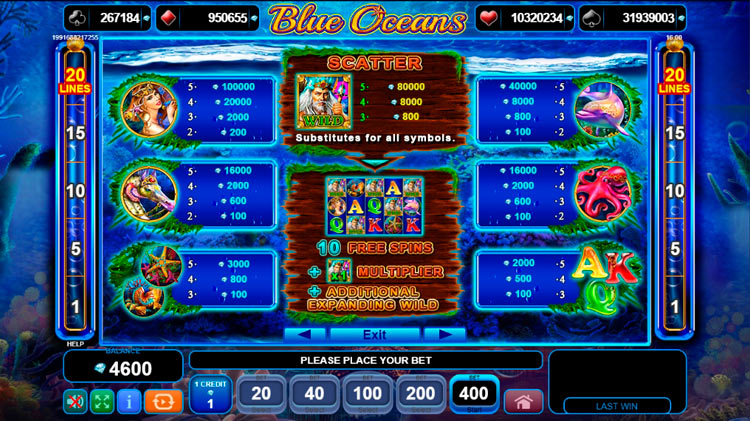Start with the 400 bet
This screenshot has height=421, width=750.
click(x=473, y=395)
